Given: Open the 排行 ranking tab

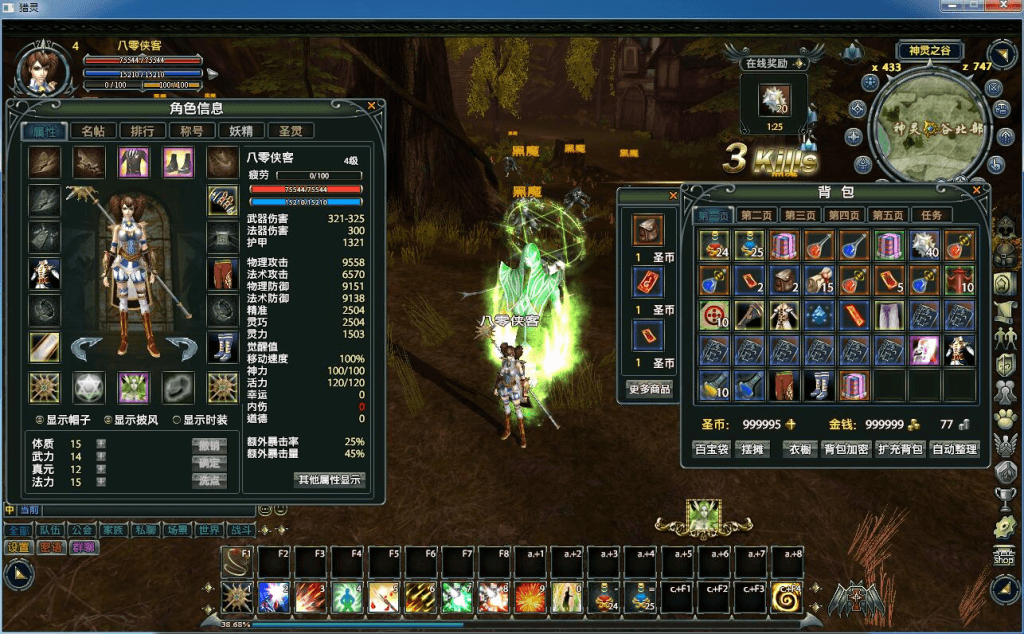Looking at the screenshot, I should click(142, 130).
